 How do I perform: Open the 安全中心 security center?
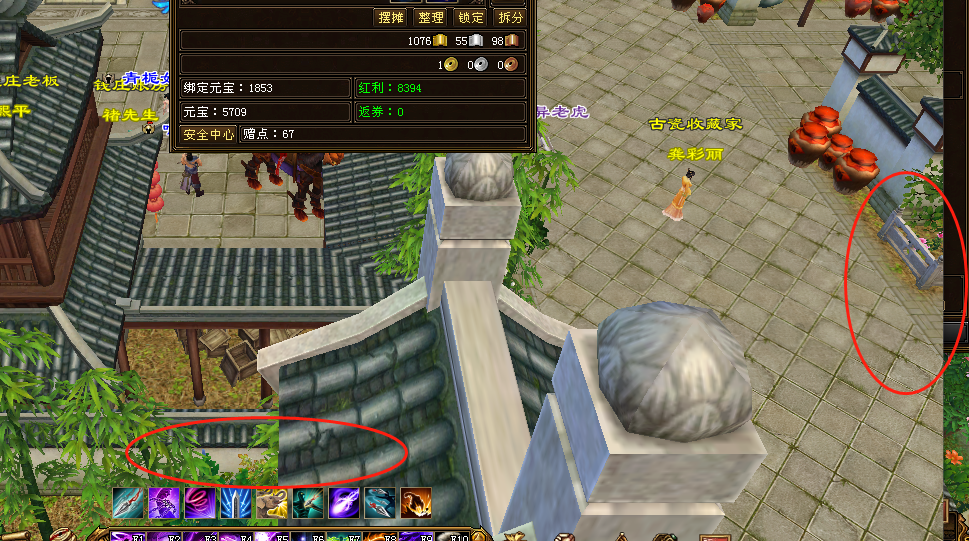209,134
